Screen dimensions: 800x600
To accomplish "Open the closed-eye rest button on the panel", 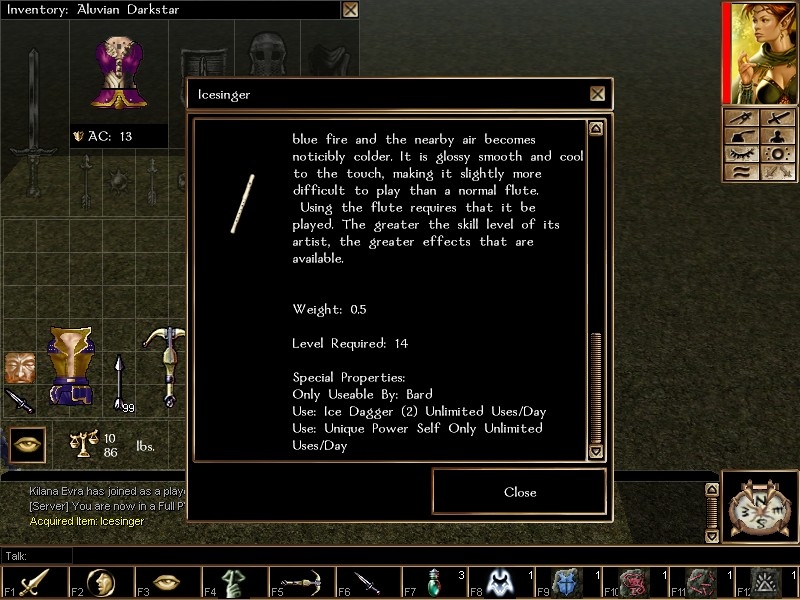I will [x=741, y=154].
